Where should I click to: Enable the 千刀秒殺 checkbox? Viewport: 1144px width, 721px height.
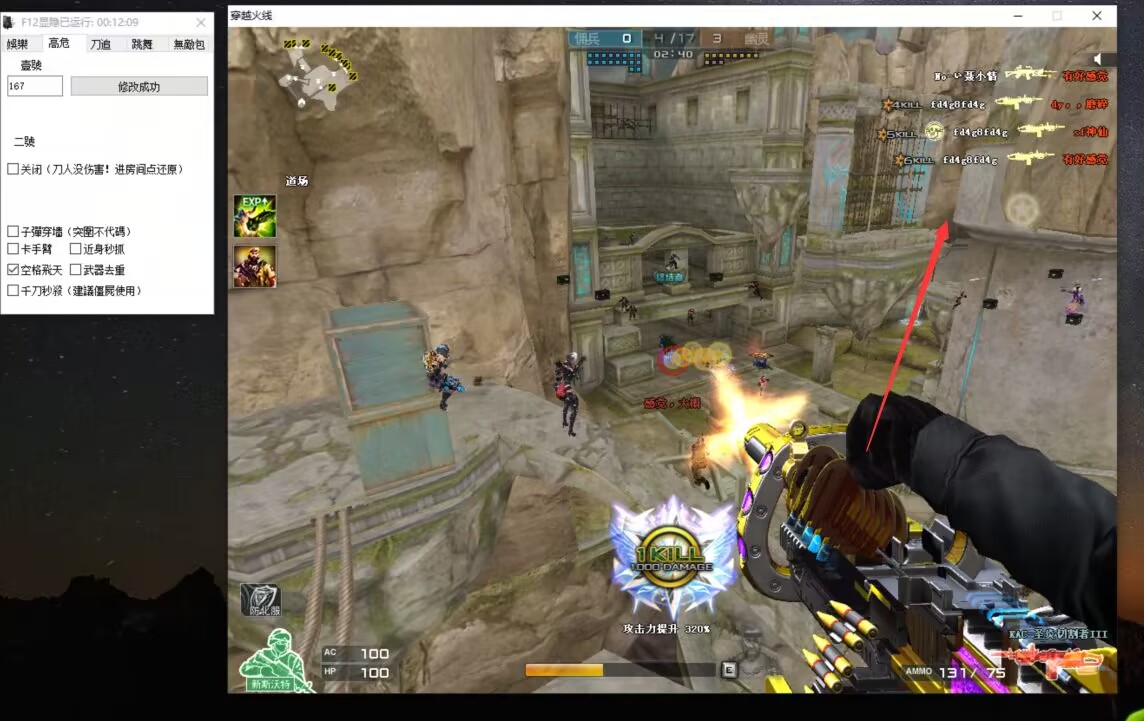tap(13, 291)
